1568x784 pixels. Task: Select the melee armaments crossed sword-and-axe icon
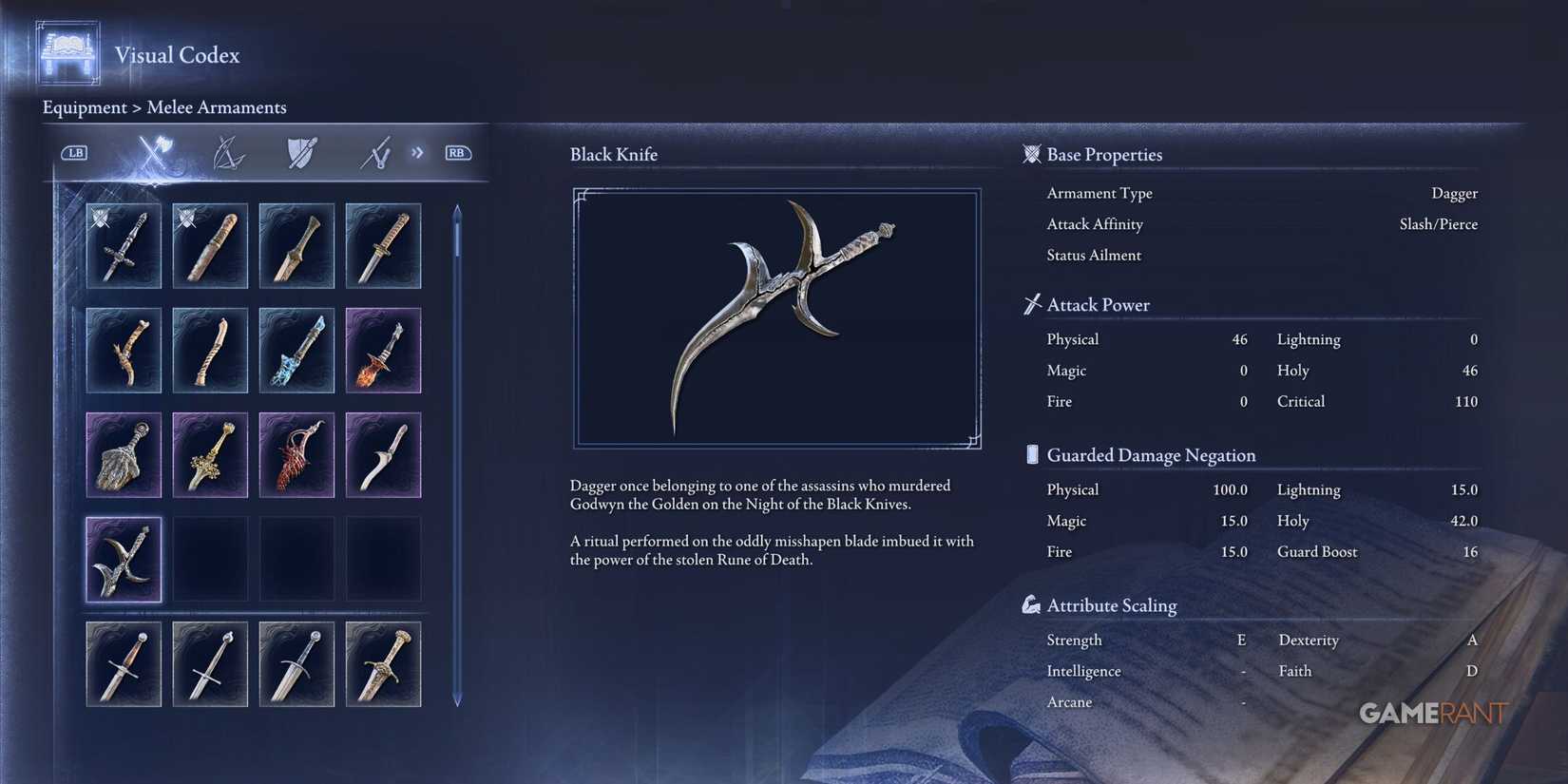tap(152, 152)
